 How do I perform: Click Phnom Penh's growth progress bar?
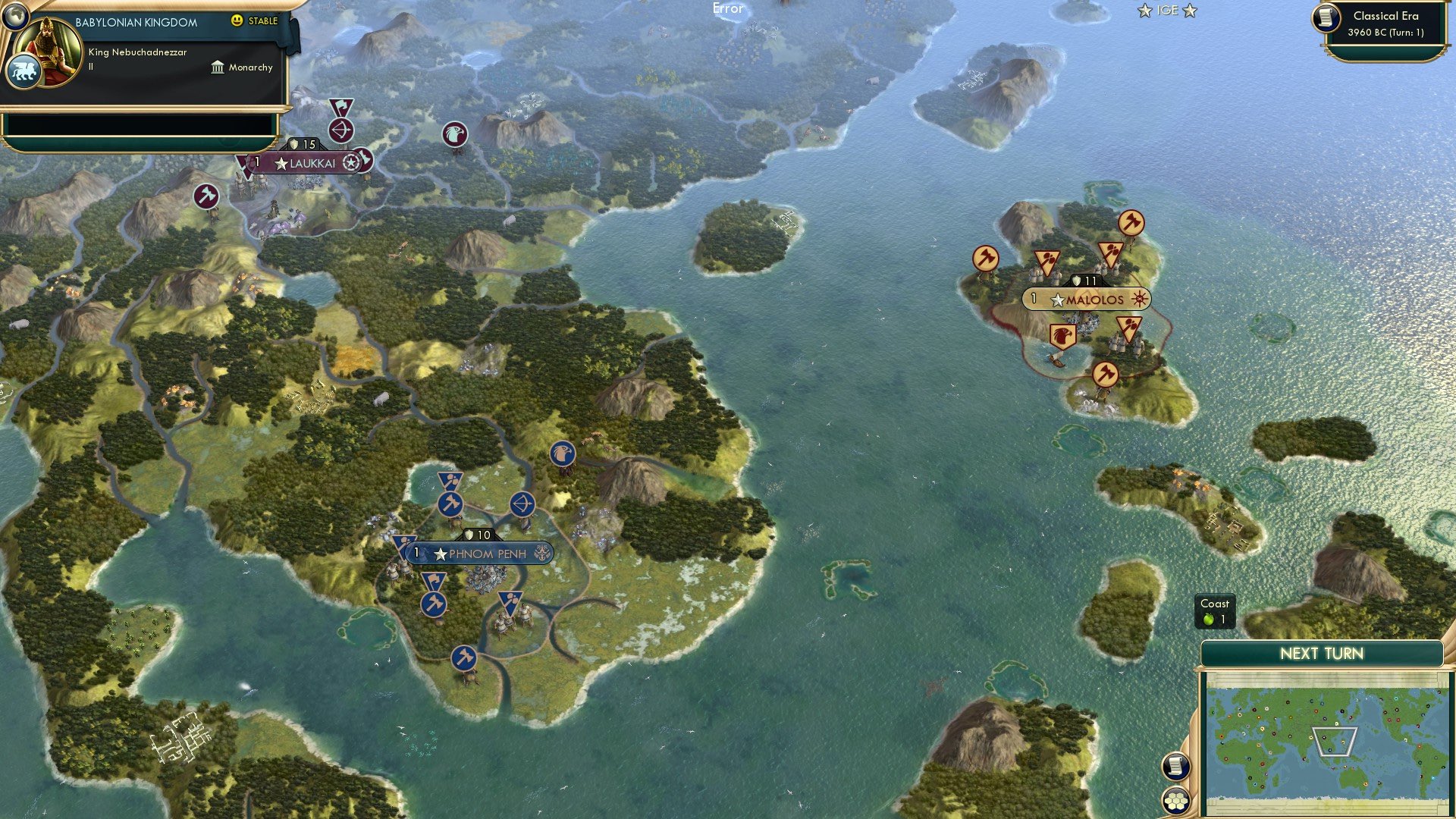[416, 553]
